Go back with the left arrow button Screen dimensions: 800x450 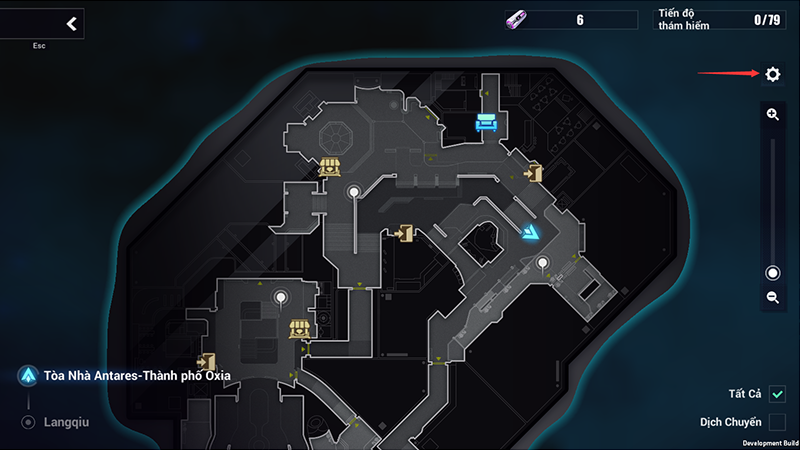tap(70, 24)
